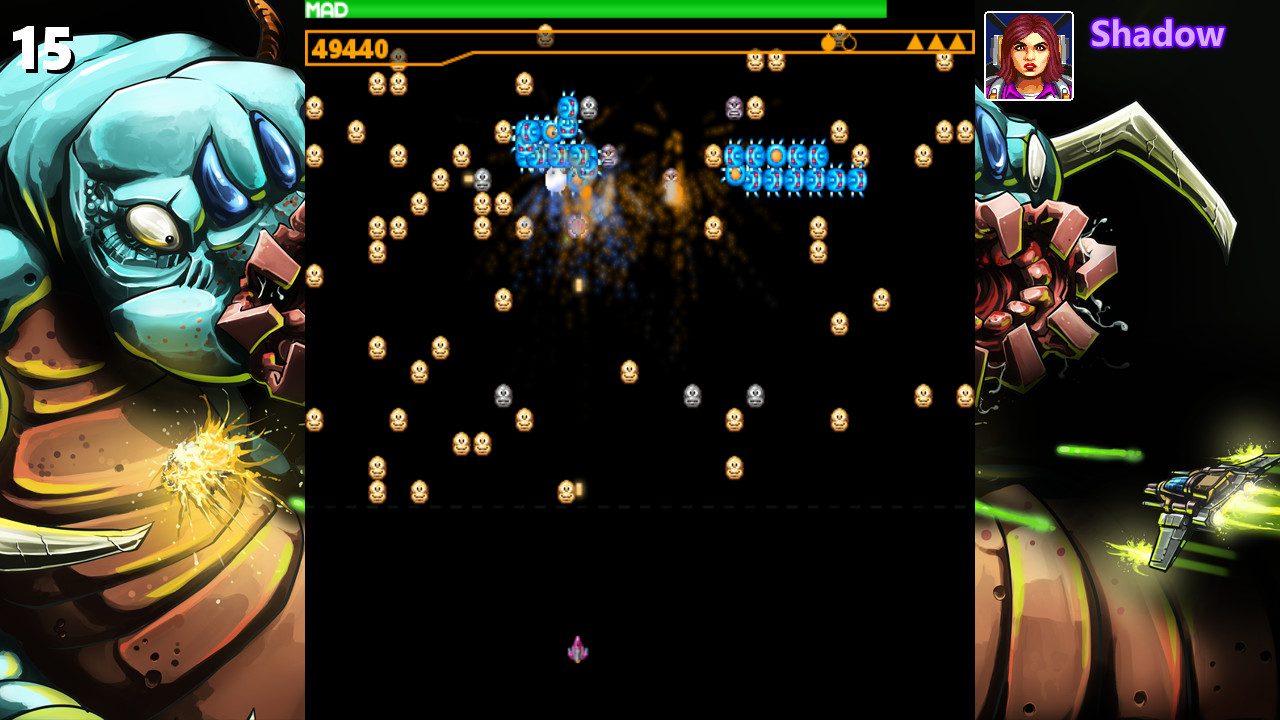
Task: Click the player's pink ship at the bottom
Action: point(575,648)
